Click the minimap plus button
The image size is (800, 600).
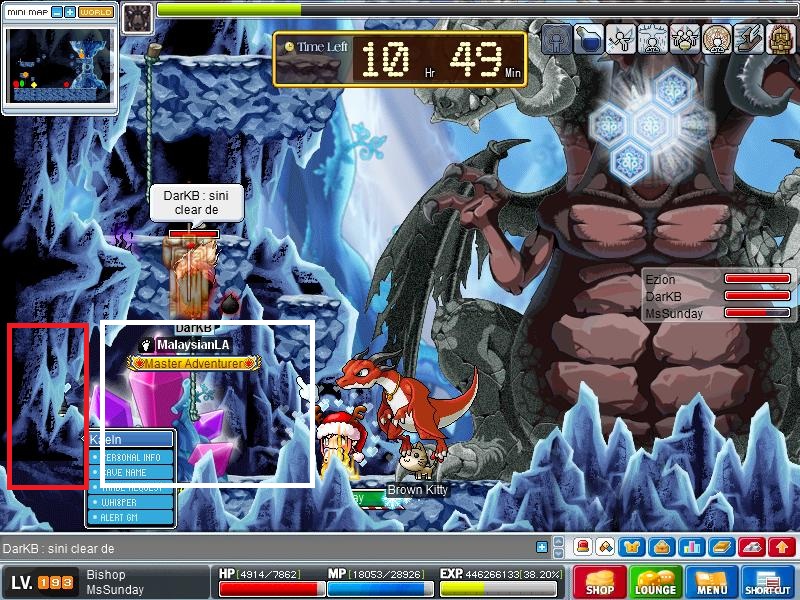[x=70, y=13]
